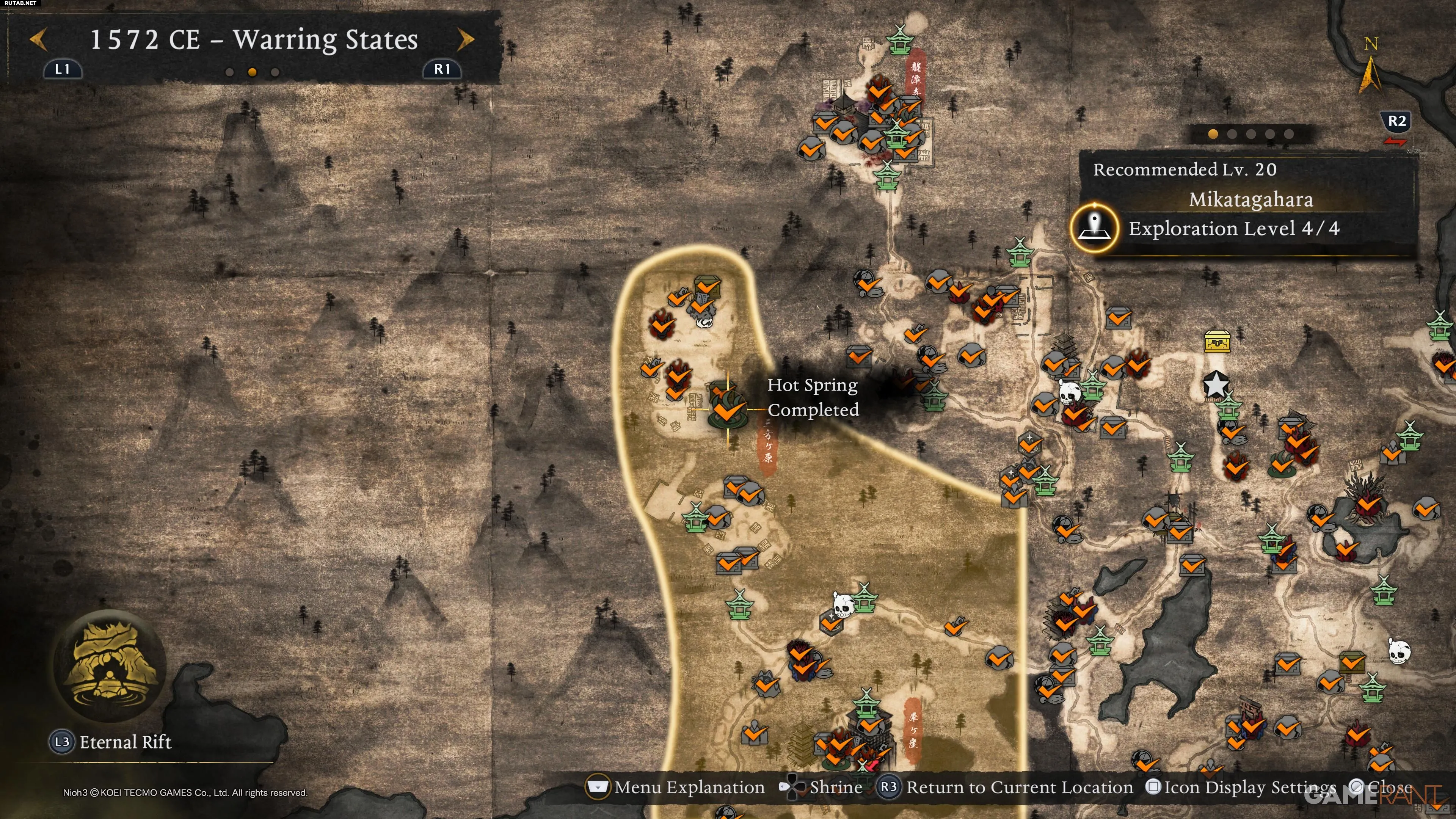Select the white star map marker

1215,385
